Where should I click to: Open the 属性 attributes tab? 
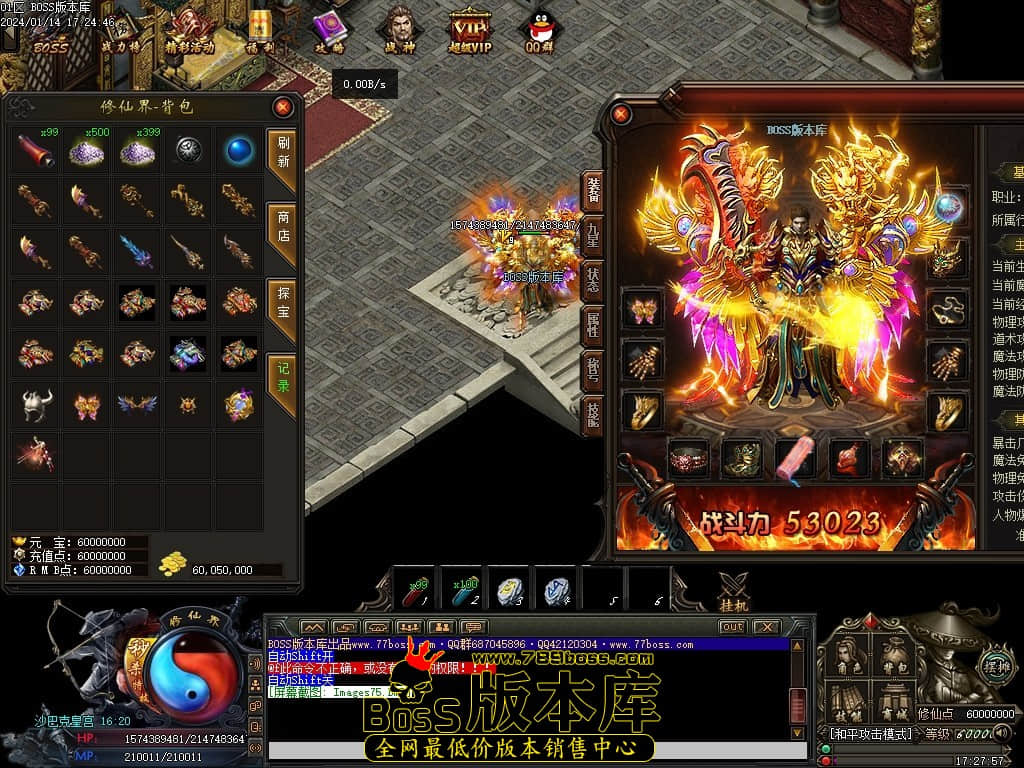(593, 323)
